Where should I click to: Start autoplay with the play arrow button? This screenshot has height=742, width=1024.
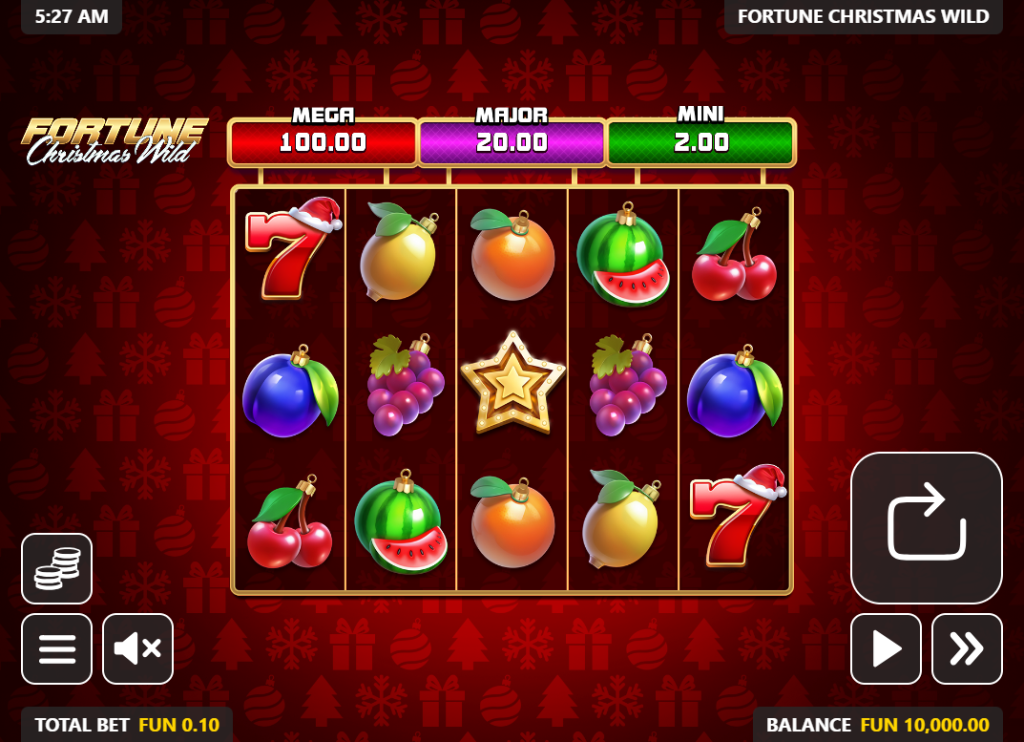pyautogui.click(x=886, y=649)
